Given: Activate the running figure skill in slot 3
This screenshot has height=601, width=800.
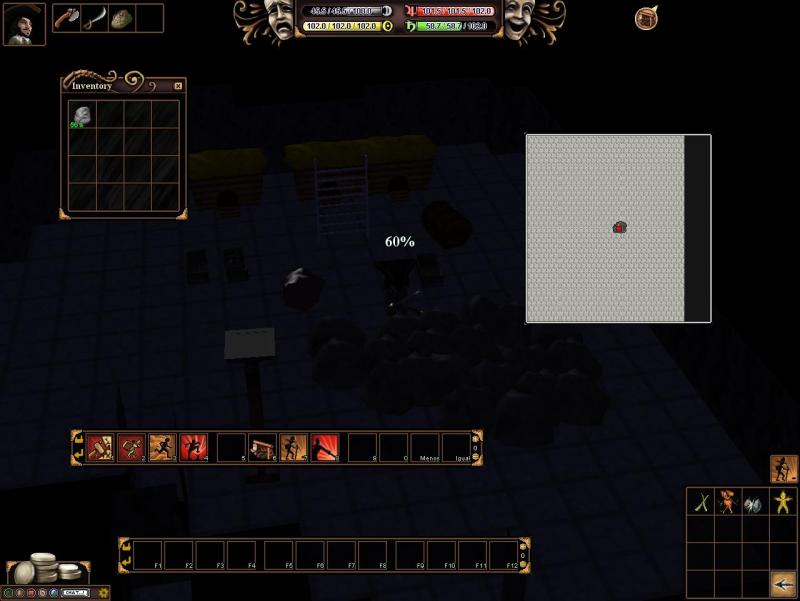Looking at the screenshot, I should (162, 446).
